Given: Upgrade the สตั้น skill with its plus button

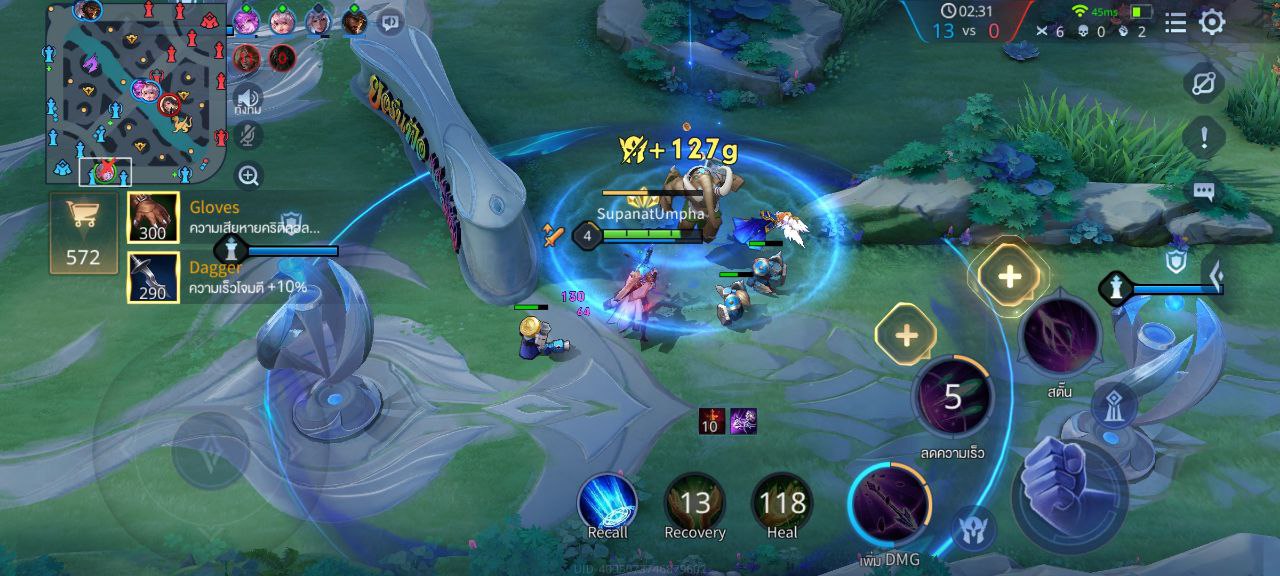Looking at the screenshot, I should [x=1009, y=277].
